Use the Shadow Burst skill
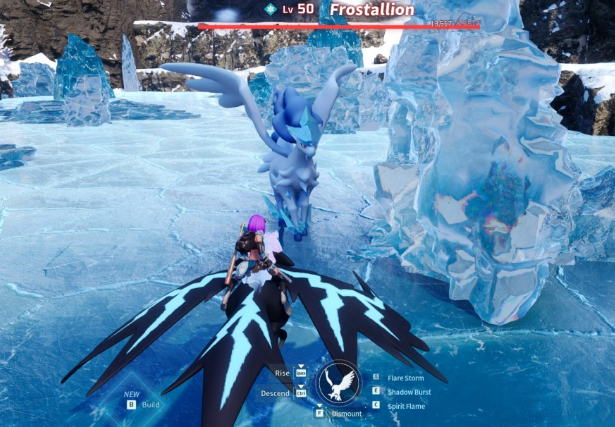The image size is (615, 427). 409,391
